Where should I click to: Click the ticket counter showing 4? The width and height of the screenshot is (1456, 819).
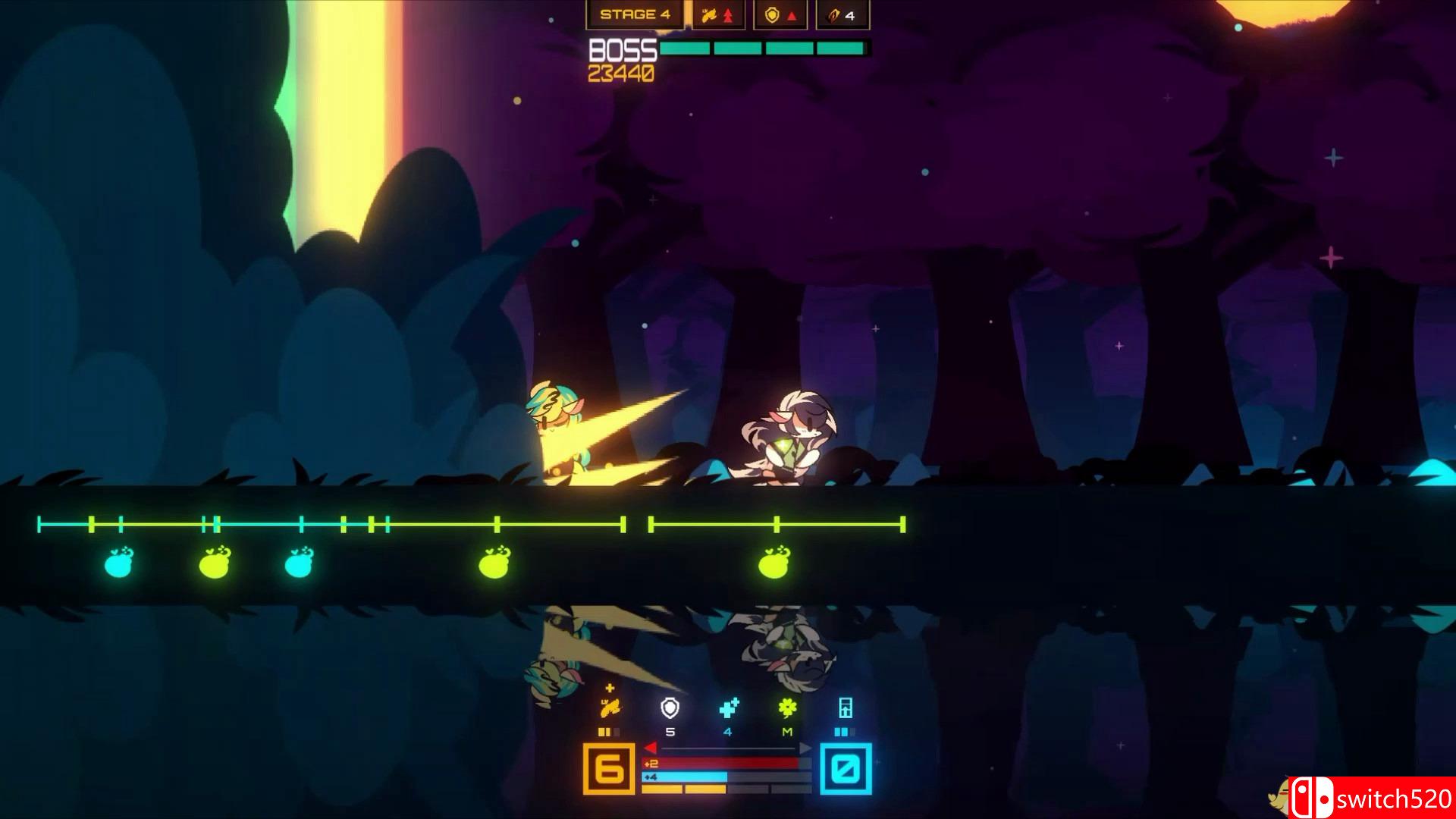tap(842, 14)
